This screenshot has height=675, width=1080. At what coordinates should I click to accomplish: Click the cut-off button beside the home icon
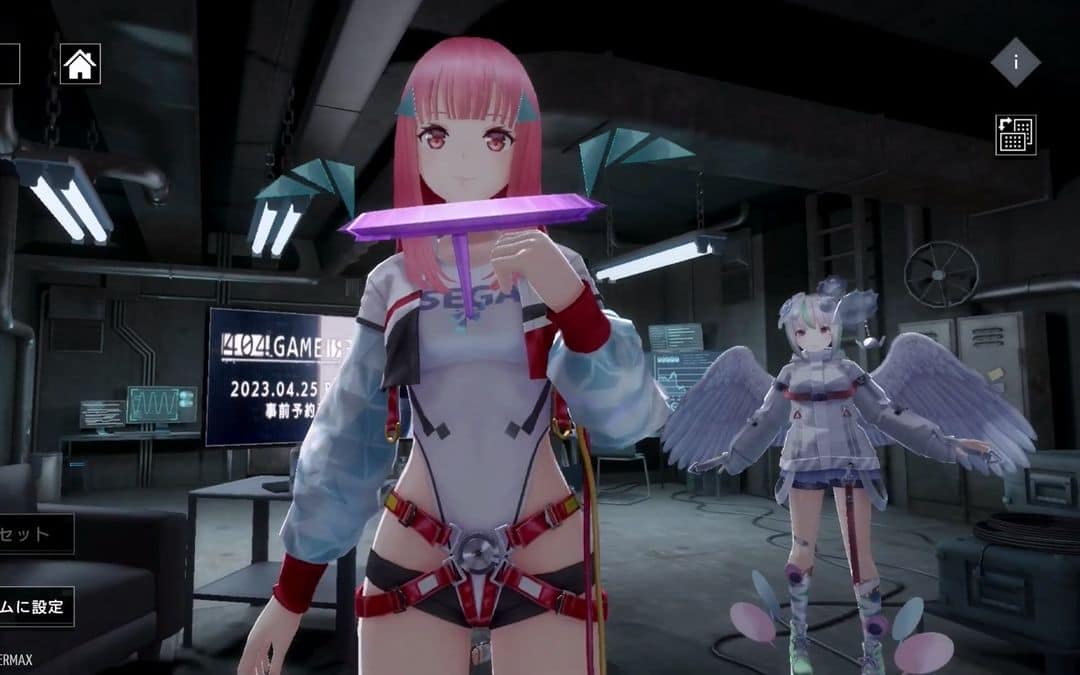point(9,65)
